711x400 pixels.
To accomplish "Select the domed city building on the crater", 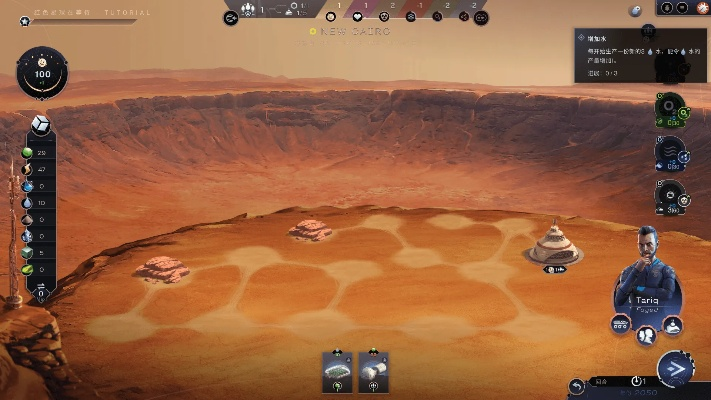I will pos(553,245).
